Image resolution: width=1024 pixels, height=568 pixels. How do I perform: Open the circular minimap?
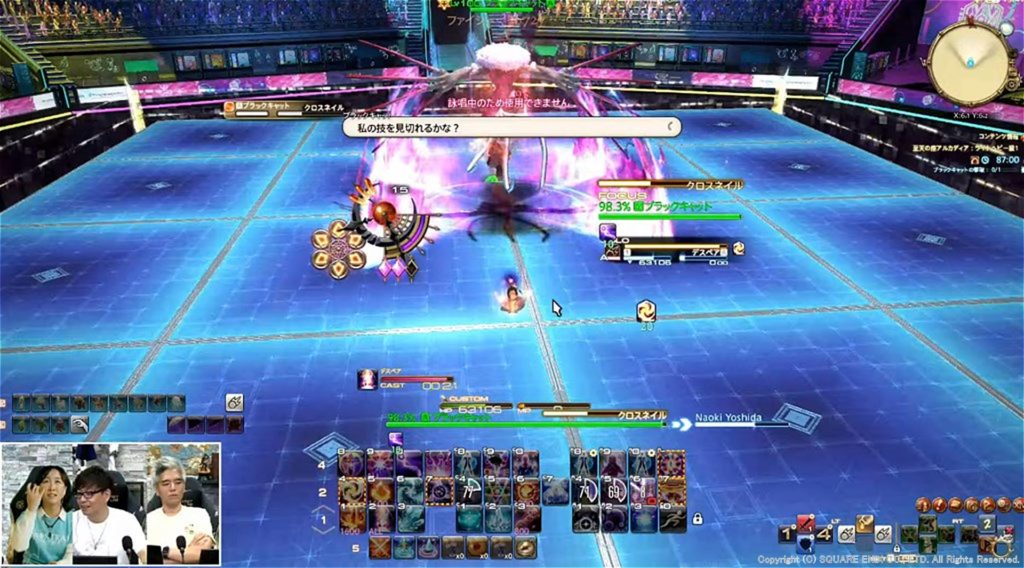coord(967,62)
